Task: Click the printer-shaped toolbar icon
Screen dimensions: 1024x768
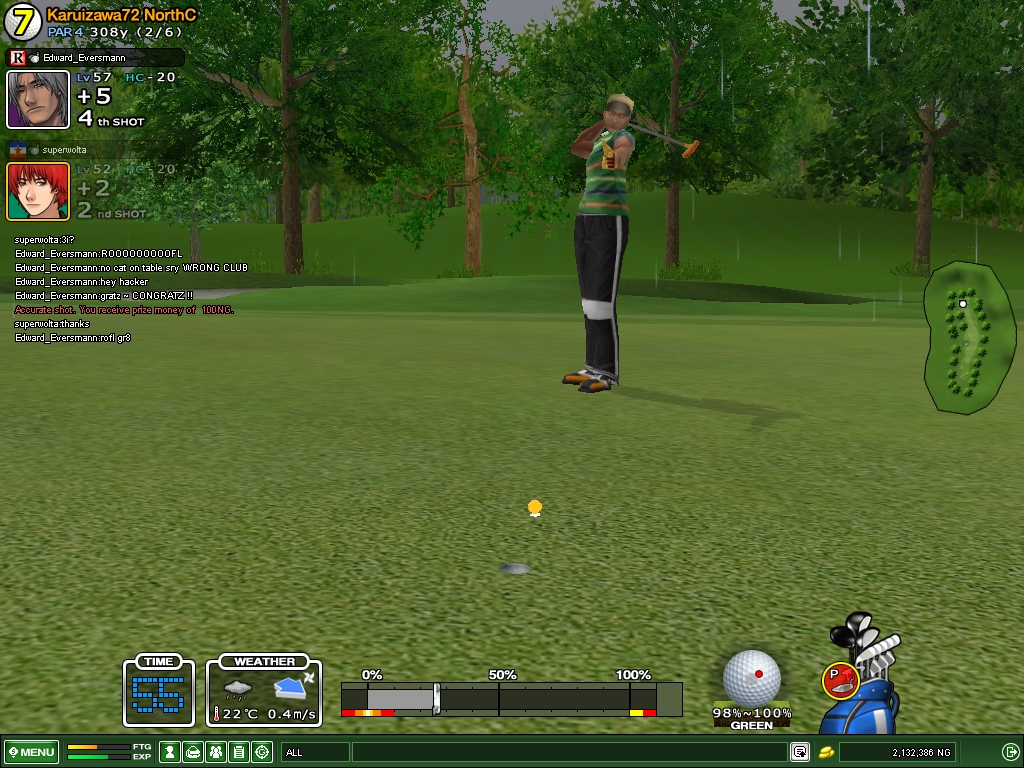Action: pos(193,752)
